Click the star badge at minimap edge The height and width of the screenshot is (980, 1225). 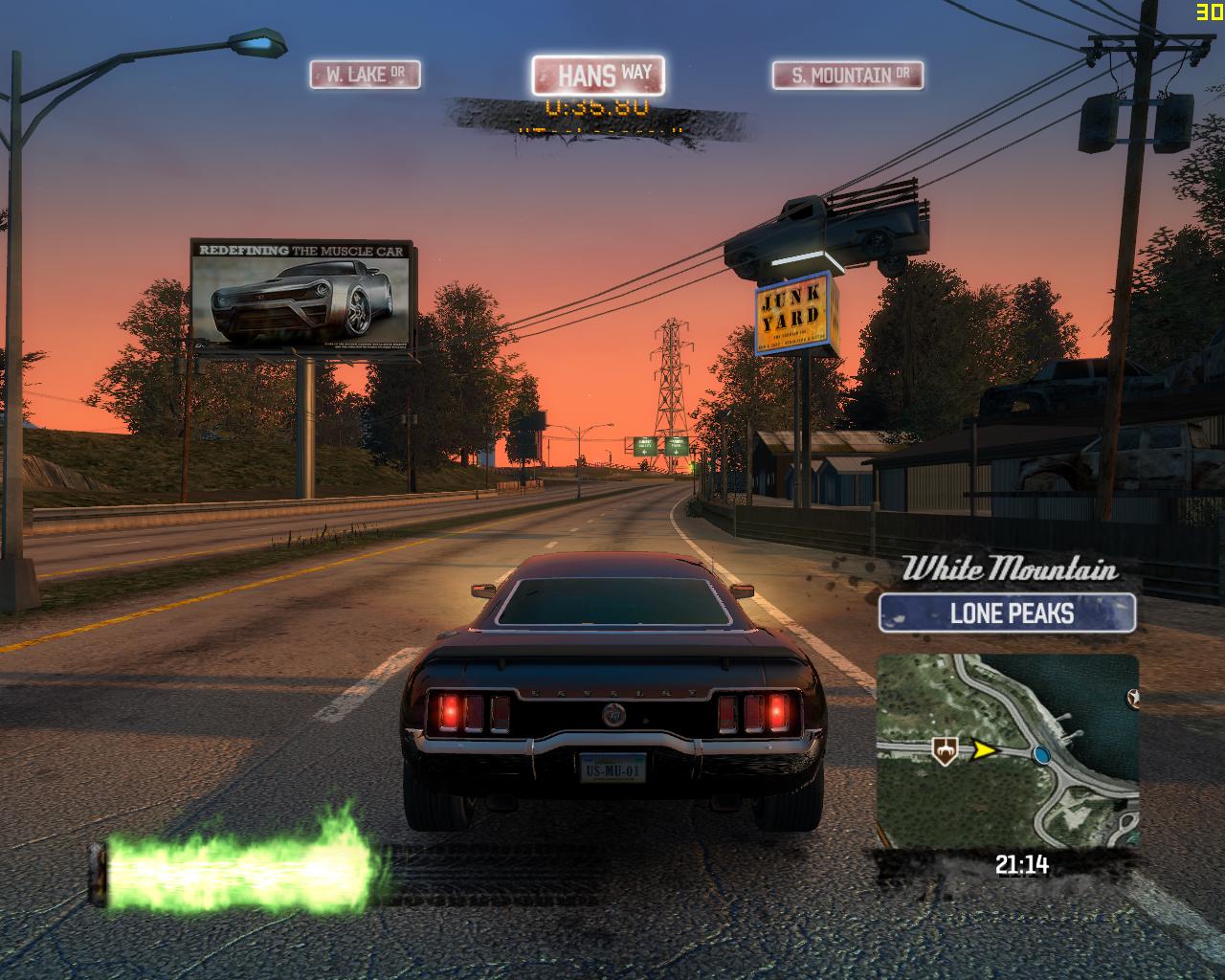point(1135,698)
